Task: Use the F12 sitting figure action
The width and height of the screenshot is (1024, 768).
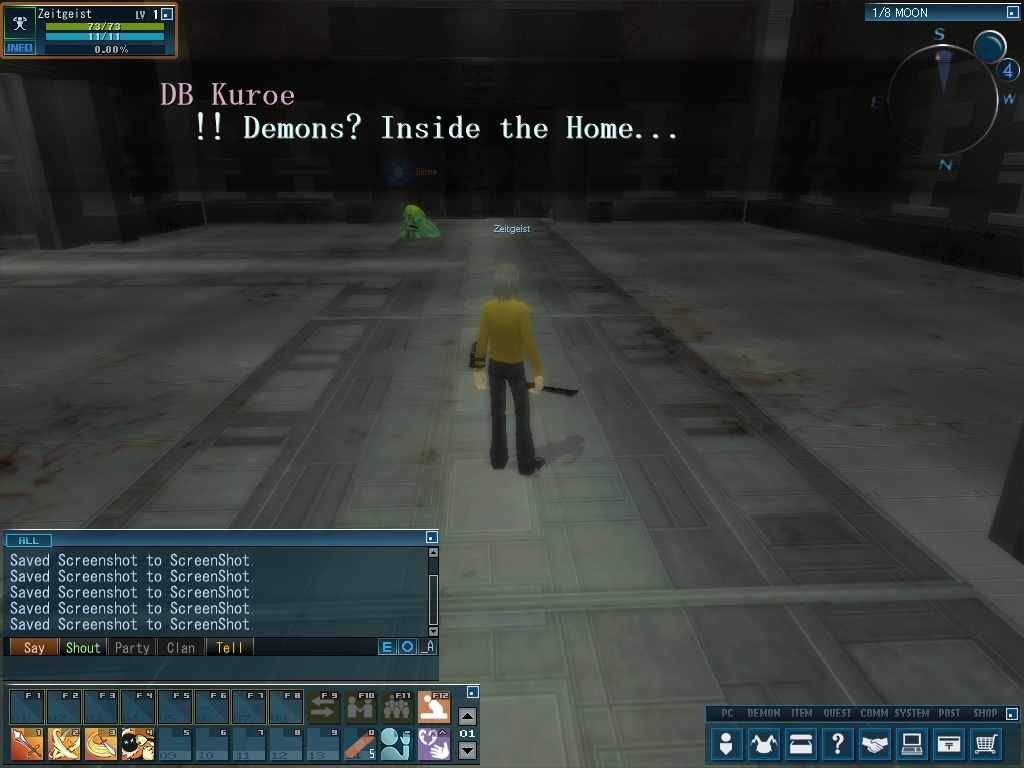Action: click(434, 708)
